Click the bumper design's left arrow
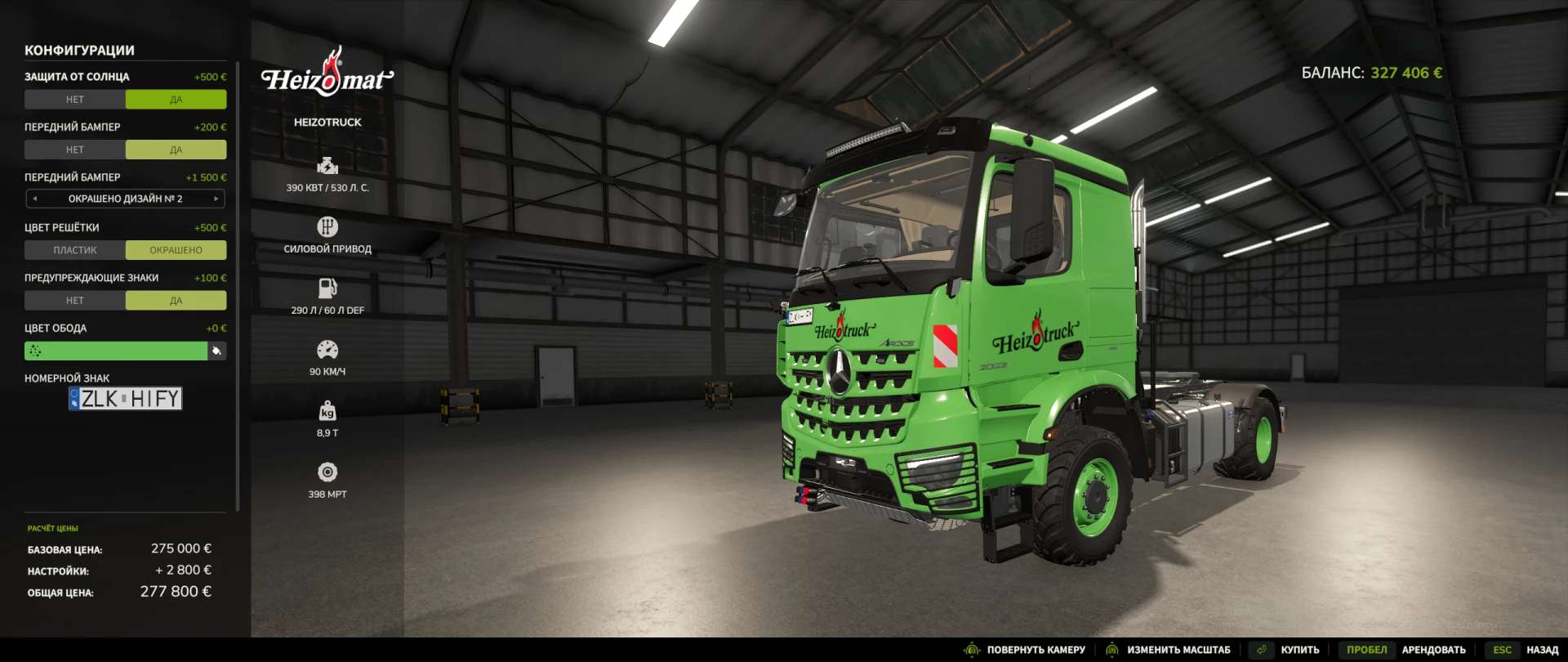Viewport: 1568px width, 662px height. click(x=34, y=199)
